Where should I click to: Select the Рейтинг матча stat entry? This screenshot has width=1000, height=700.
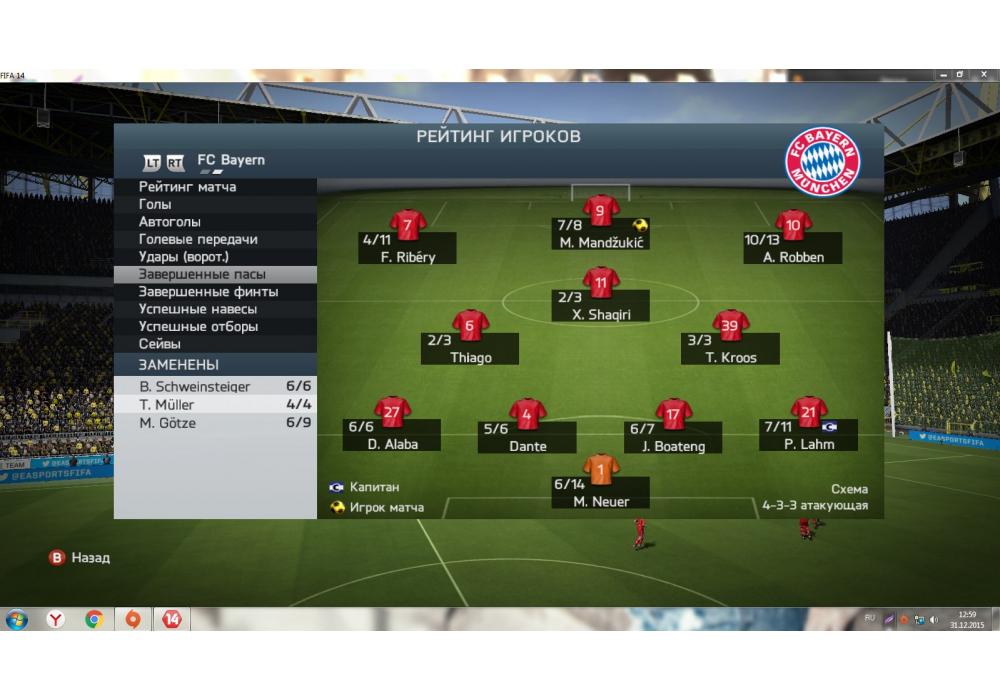[x=188, y=187]
